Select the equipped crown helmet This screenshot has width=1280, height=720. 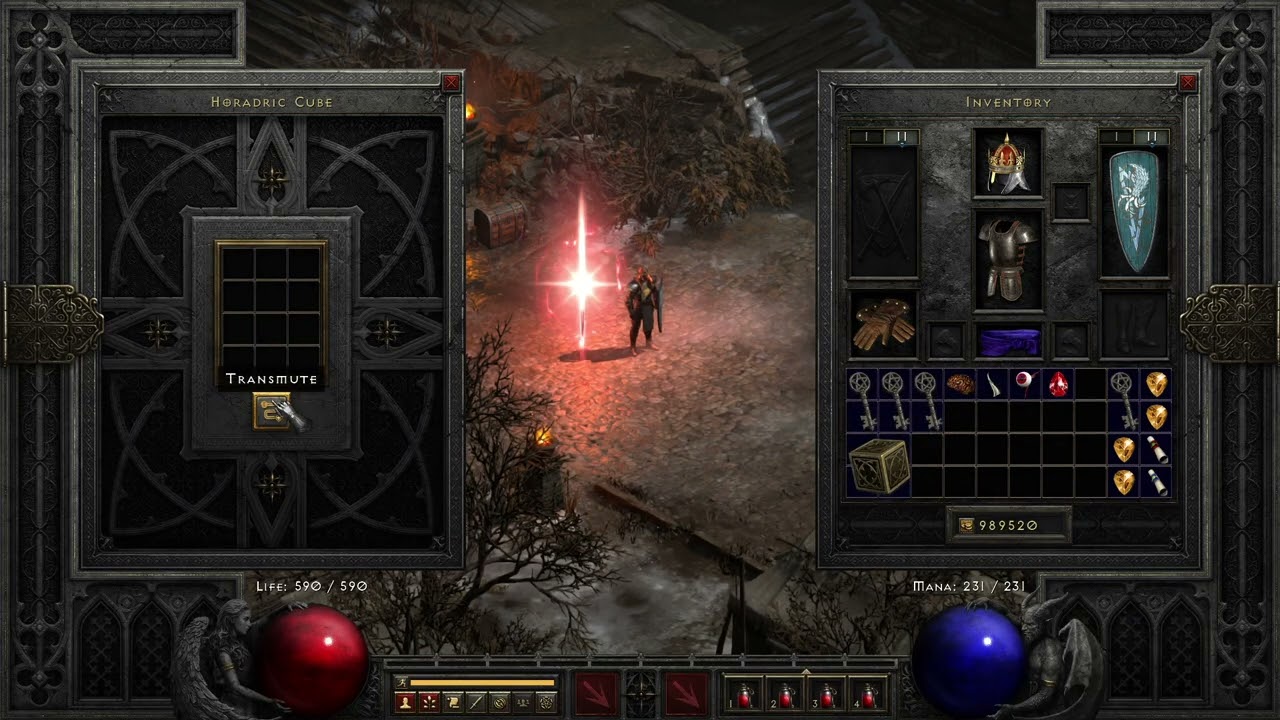tap(1008, 163)
